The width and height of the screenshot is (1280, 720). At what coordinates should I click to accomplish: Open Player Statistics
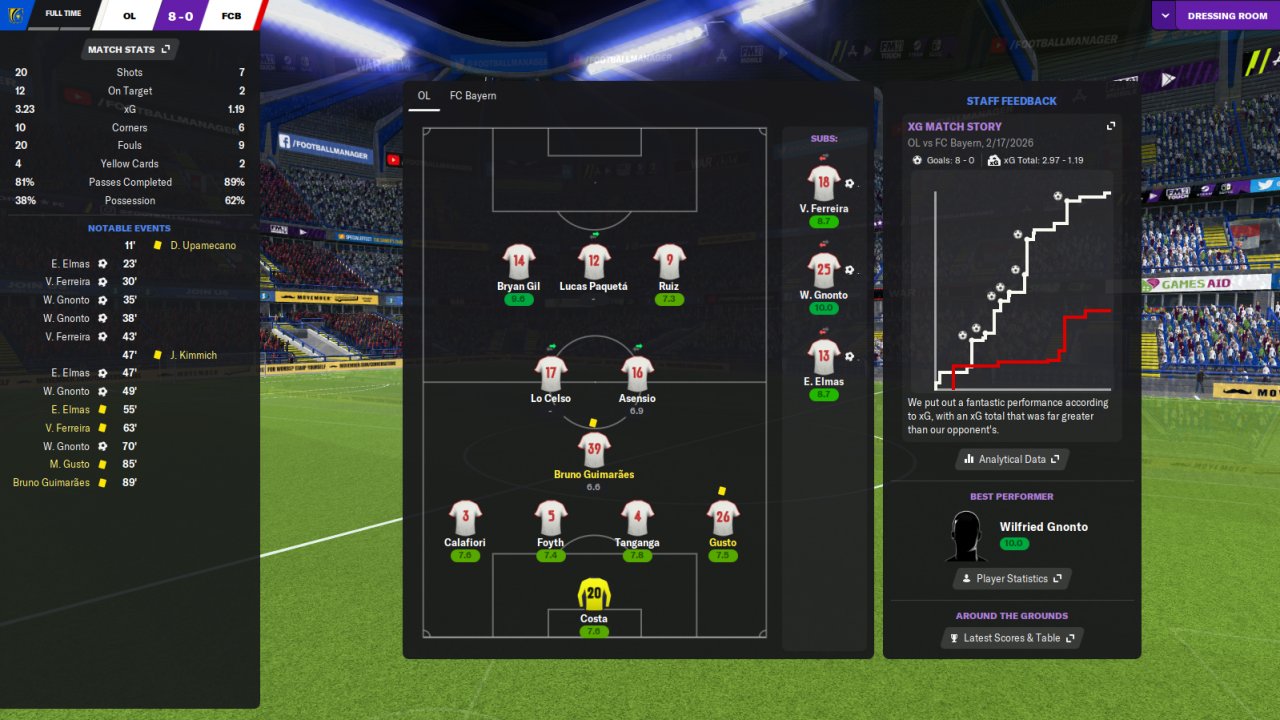pyautogui.click(x=1012, y=578)
